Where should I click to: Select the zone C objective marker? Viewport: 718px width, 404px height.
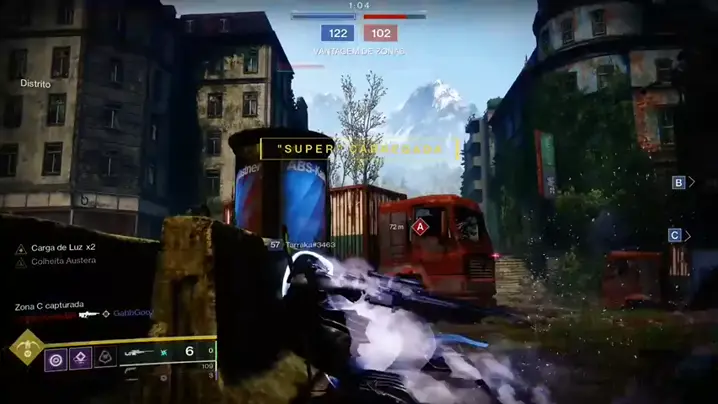pyautogui.click(x=675, y=235)
